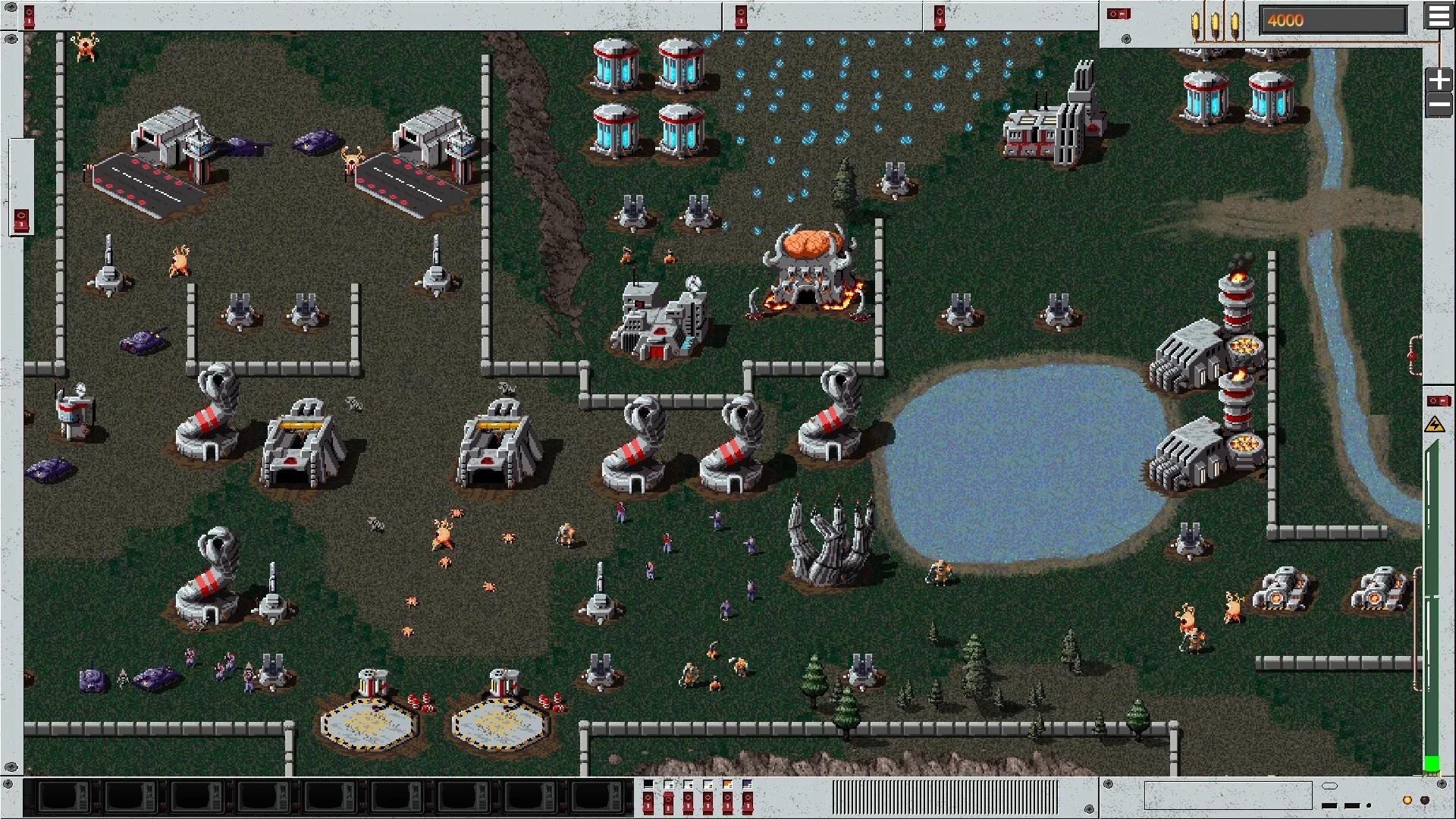Click the blue icon above the last lever switch
This screenshot has height=819, width=1456.
point(747,783)
